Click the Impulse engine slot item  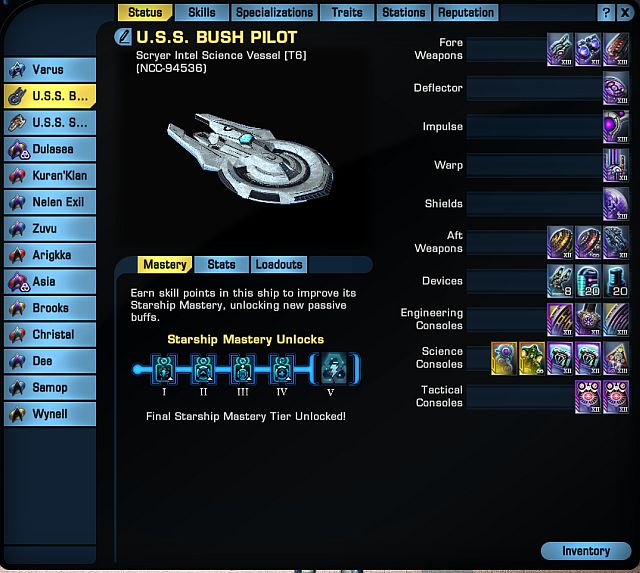coord(616,127)
